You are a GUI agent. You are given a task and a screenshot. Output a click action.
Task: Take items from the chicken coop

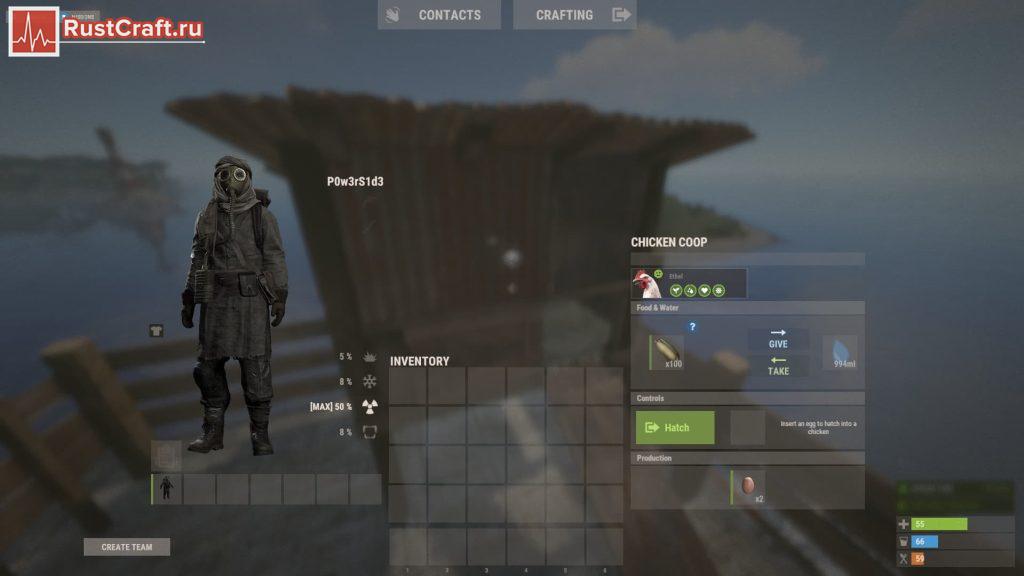click(x=778, y=366)
